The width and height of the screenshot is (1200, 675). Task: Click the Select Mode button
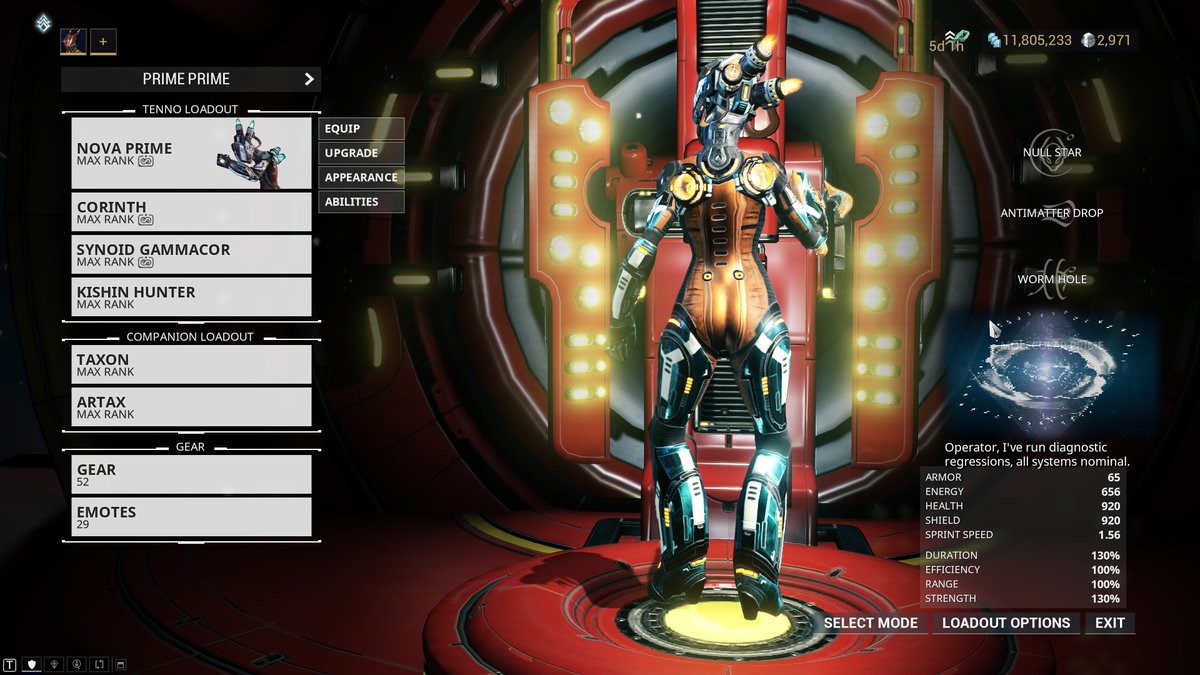(x=870, y=623)
